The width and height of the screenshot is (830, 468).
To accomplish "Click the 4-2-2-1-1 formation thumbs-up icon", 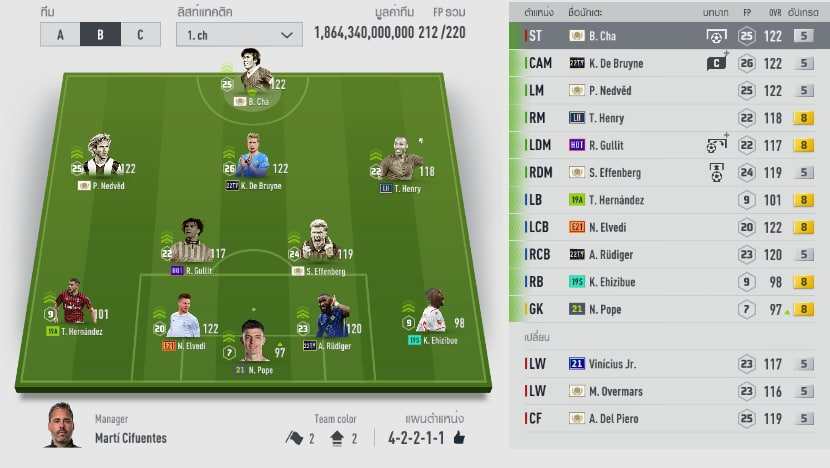I will click(459, 438).
